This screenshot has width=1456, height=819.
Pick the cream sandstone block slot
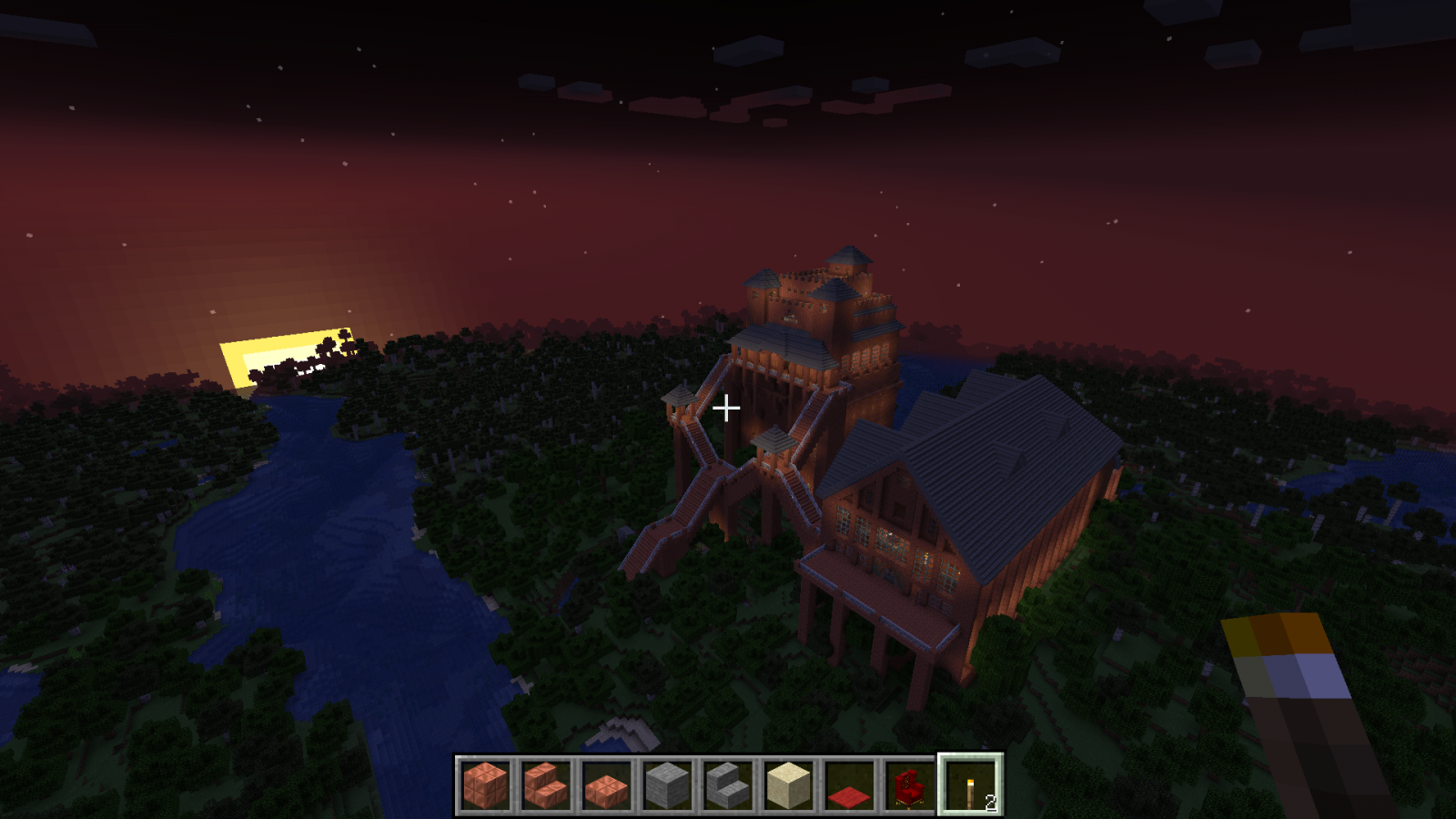click(788, 784)
